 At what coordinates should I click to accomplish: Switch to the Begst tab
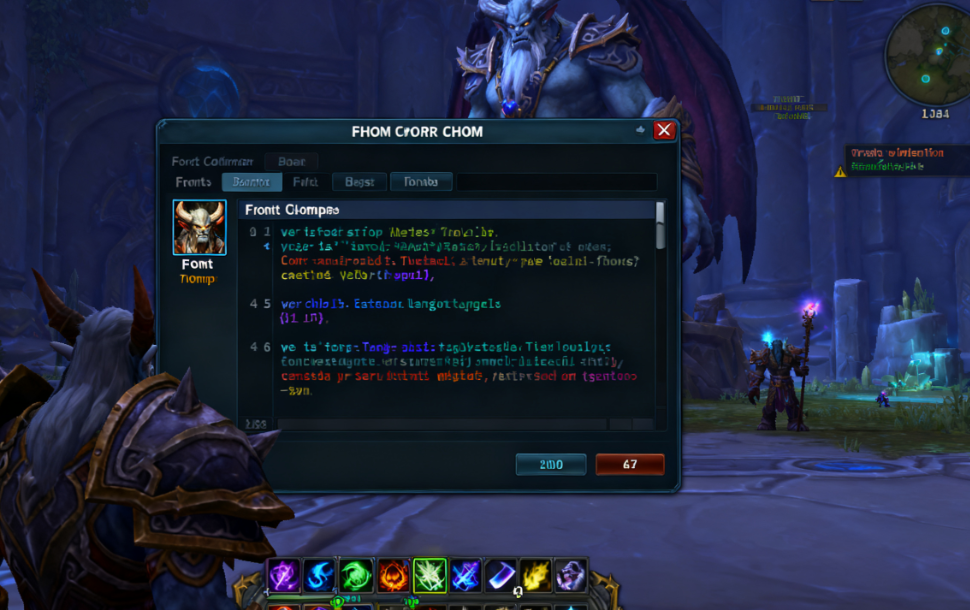coord(359,182)
